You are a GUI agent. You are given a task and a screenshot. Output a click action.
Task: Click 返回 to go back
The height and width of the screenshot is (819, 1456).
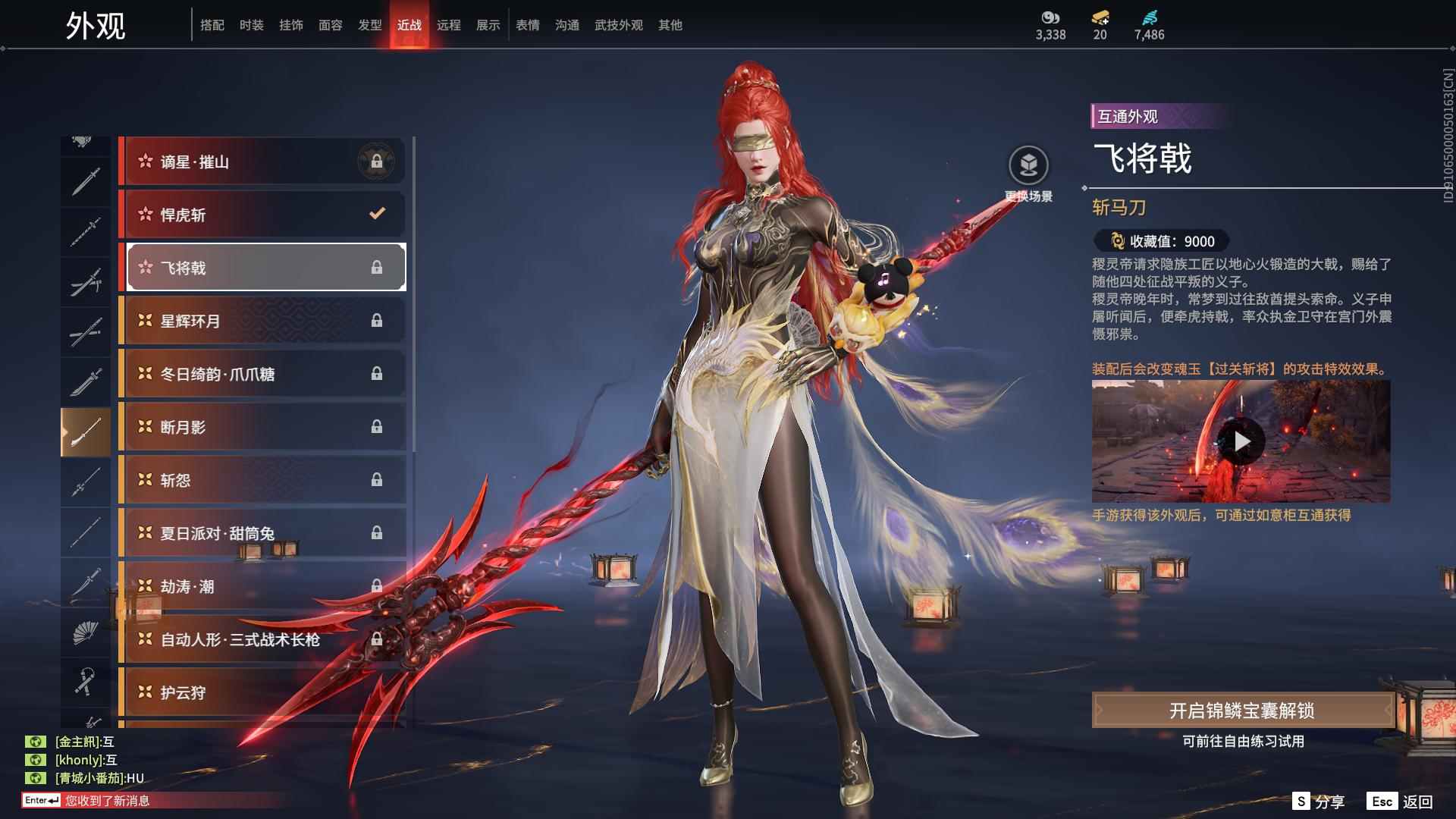point(1401,802)
